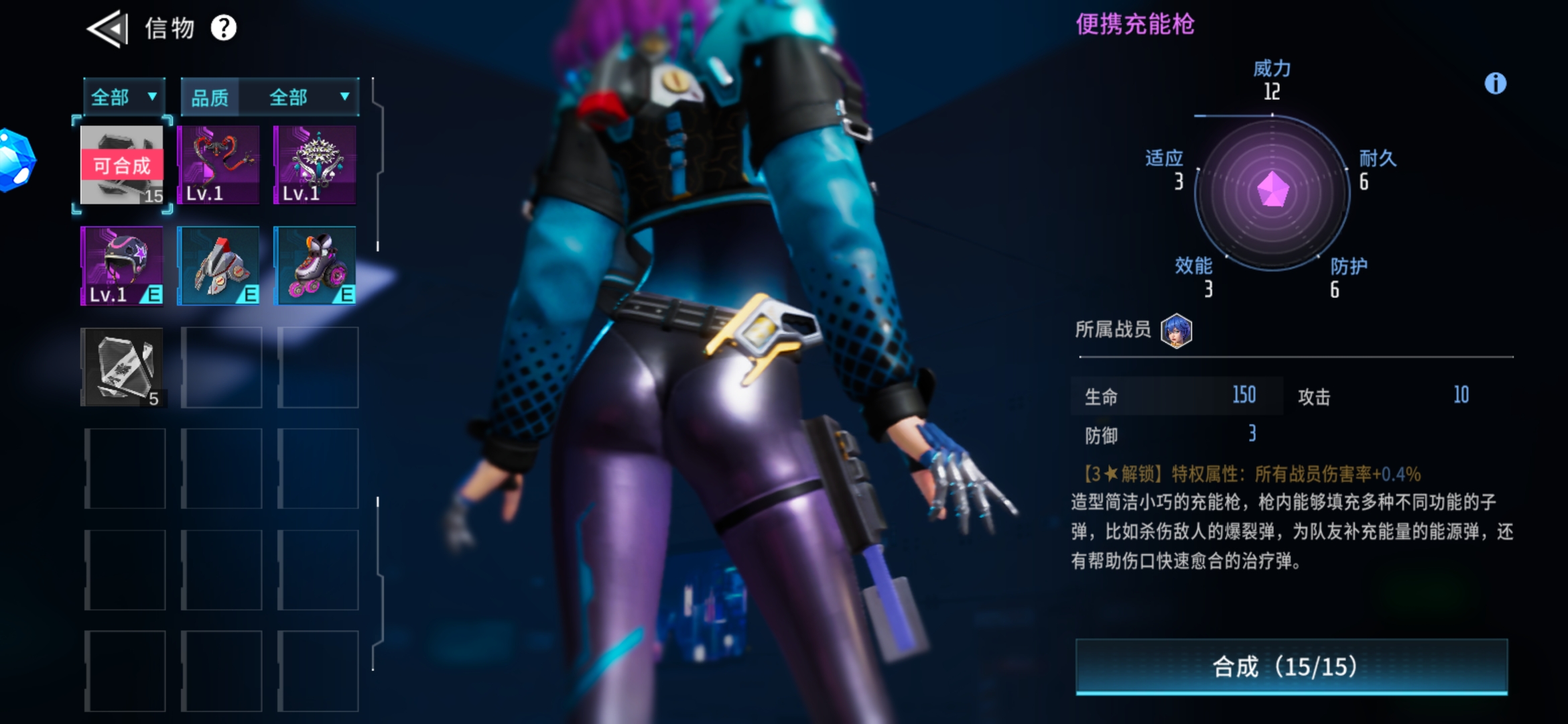
Task: Click the back arrow beside 信物 title
Action: [x=107, y=28]
